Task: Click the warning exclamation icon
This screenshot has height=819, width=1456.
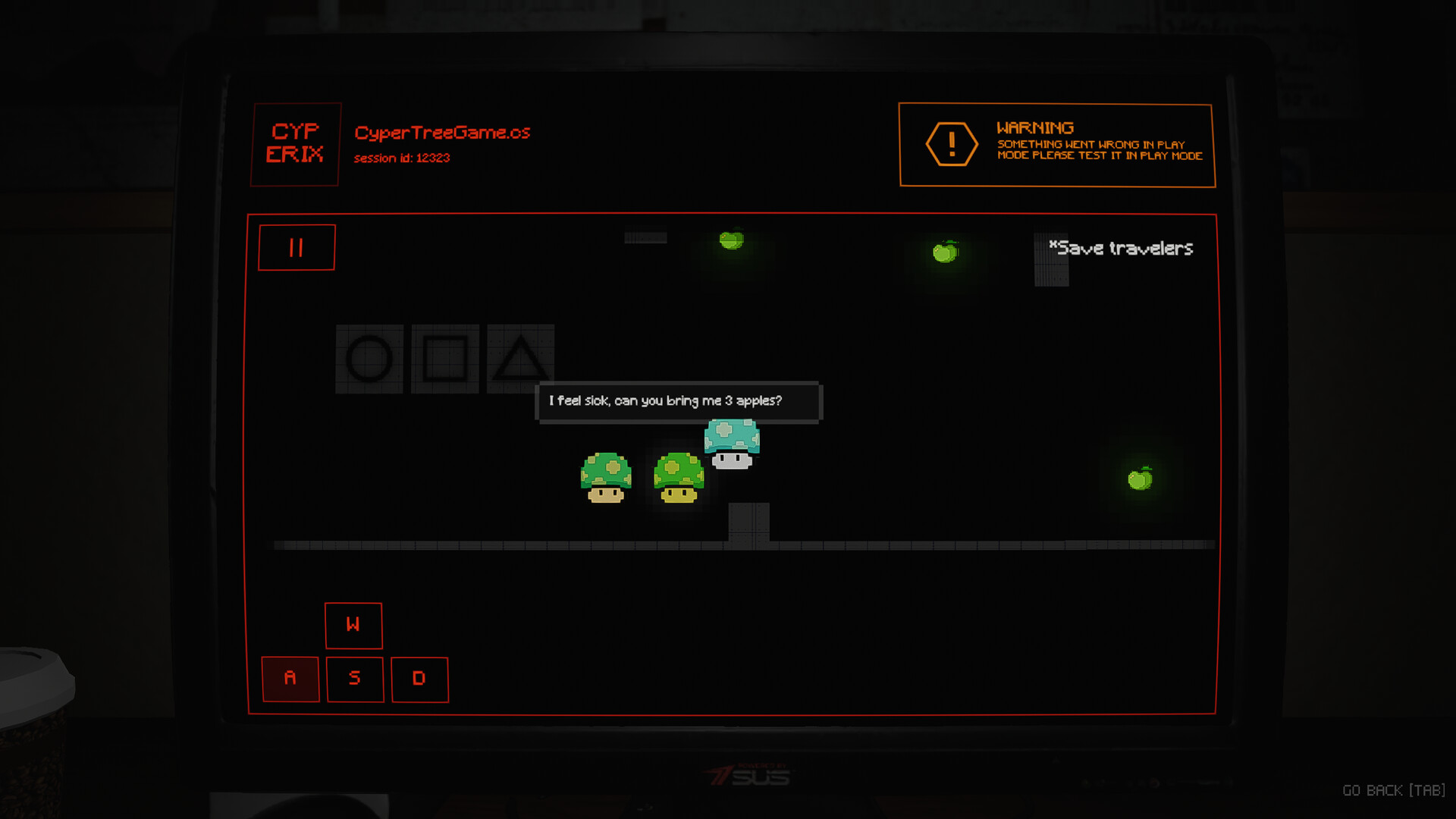Action: pos(952,143)
